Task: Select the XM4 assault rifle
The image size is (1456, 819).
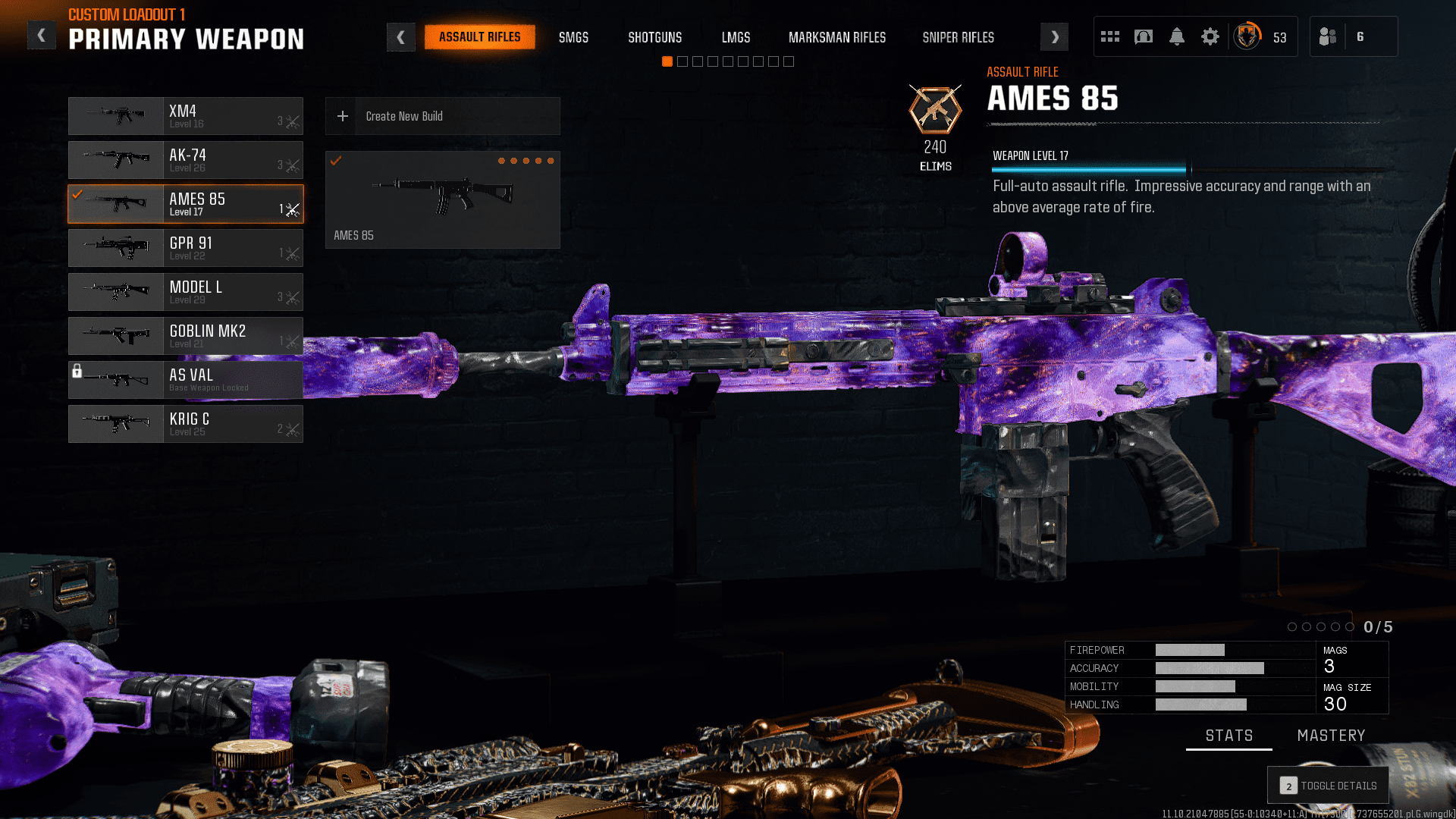Action: coord(186,116)
